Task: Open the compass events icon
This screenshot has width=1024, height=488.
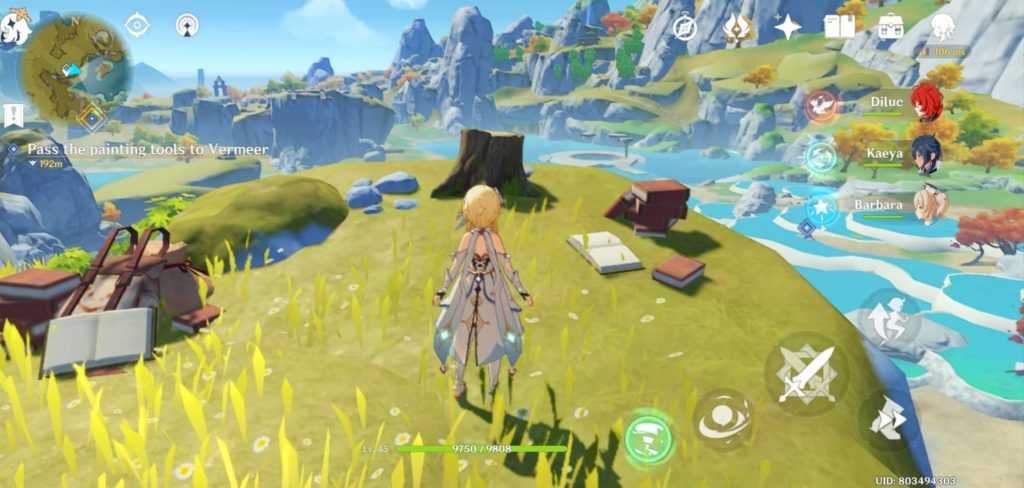Action: tap(684, 28)
